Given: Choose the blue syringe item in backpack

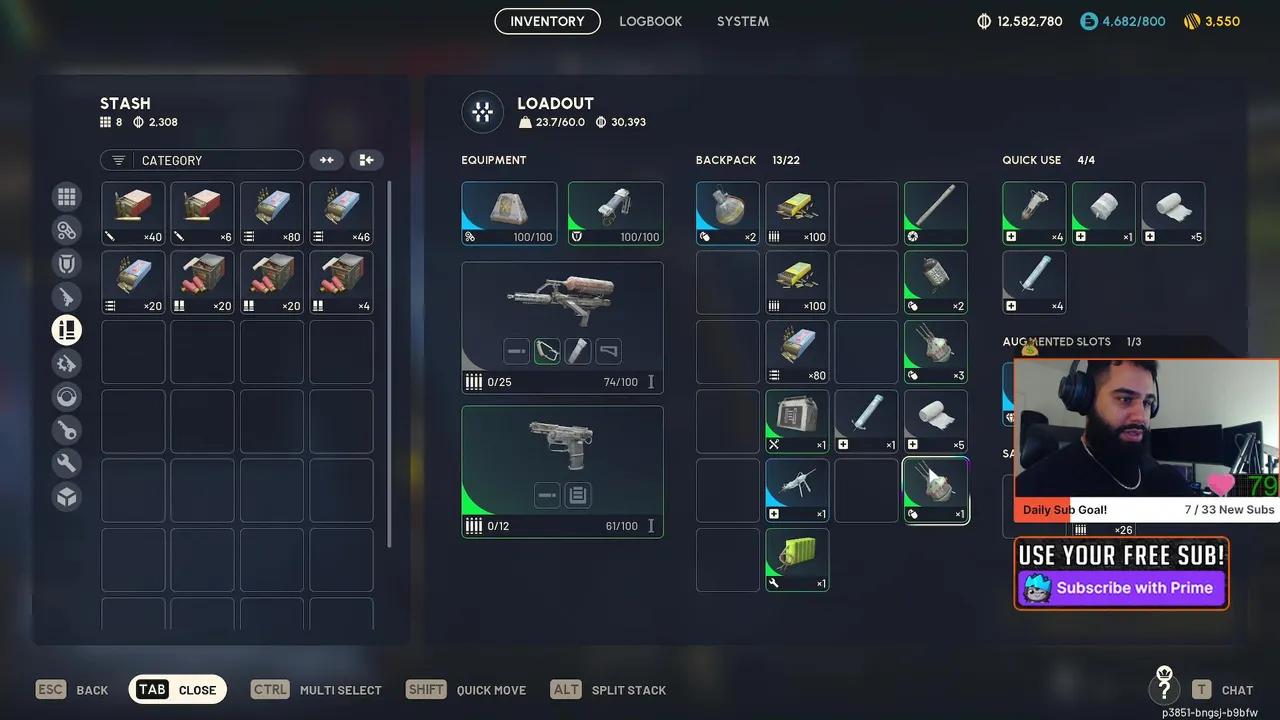Looking at the screenshot, I should click(x=797, y=490).
